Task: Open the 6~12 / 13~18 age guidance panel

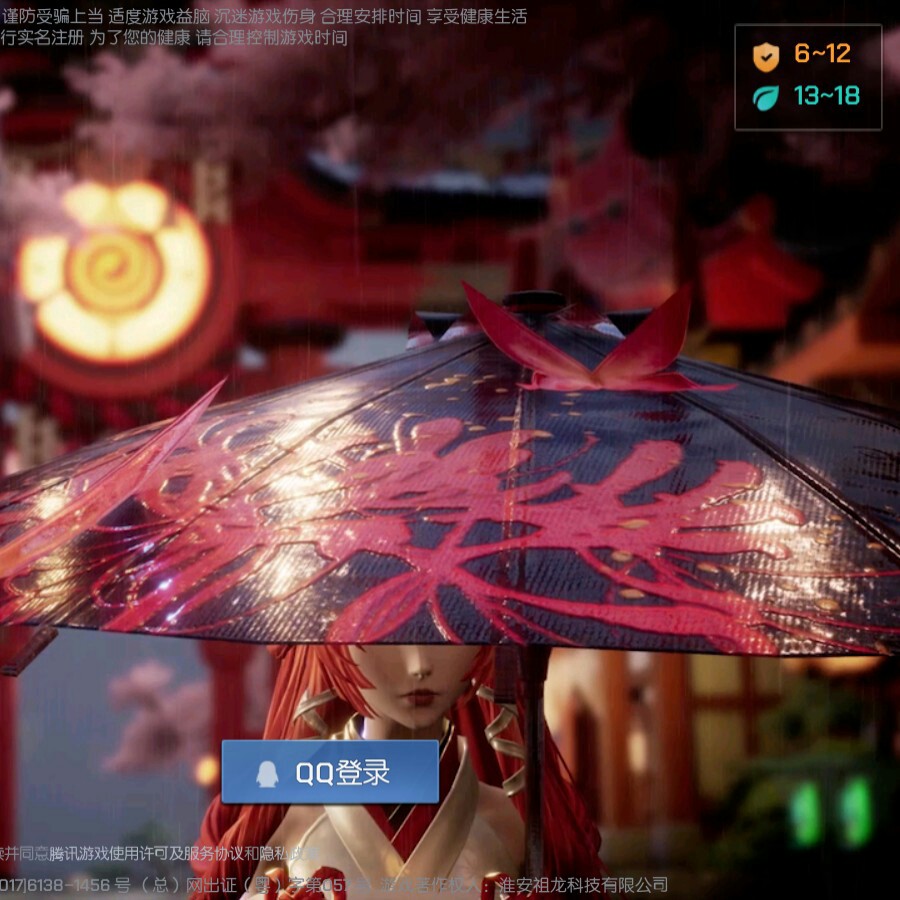Action: [808, 77]
